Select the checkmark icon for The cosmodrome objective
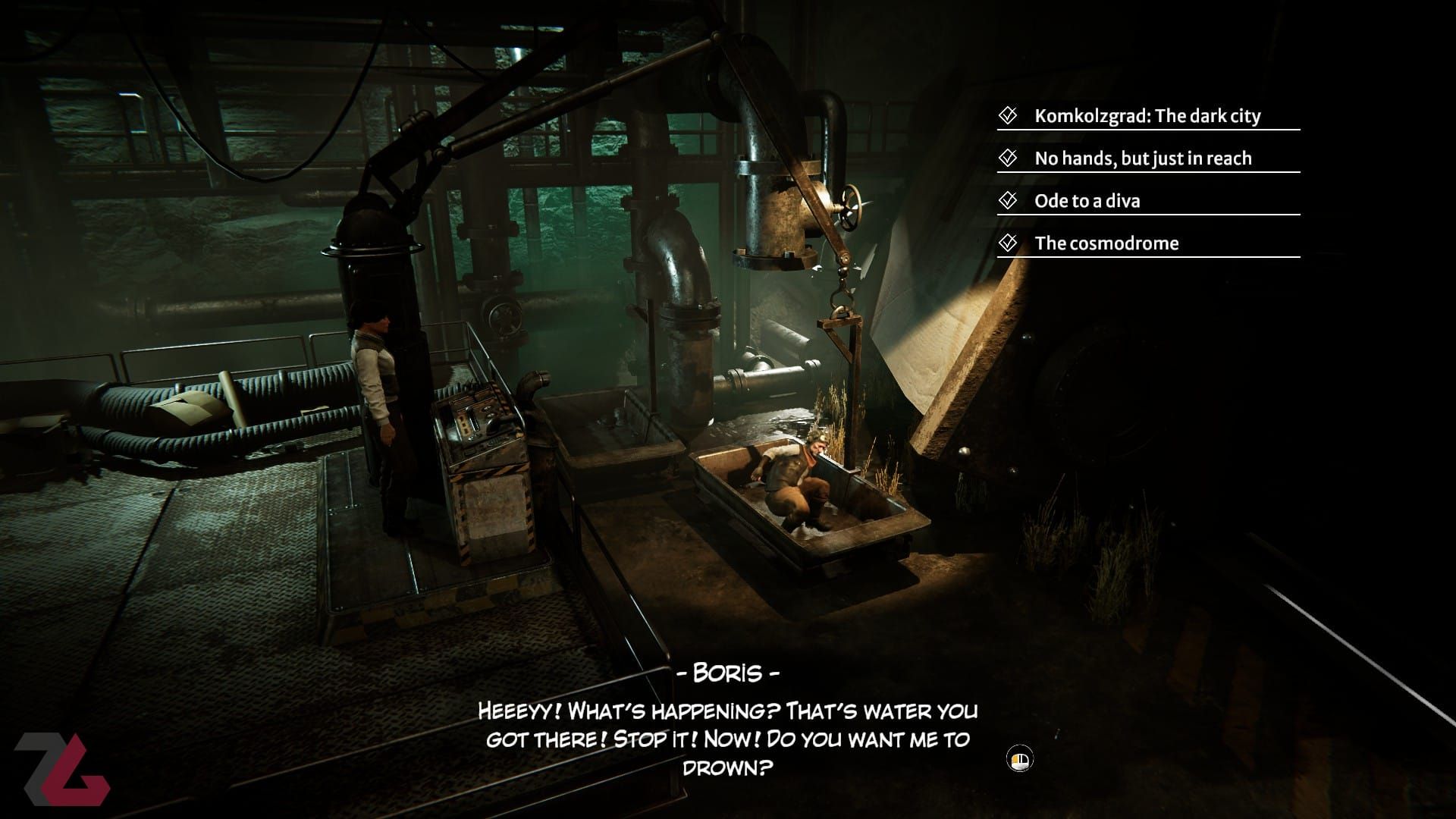This screenshot has width=1456, height=819. [1006, 243]
